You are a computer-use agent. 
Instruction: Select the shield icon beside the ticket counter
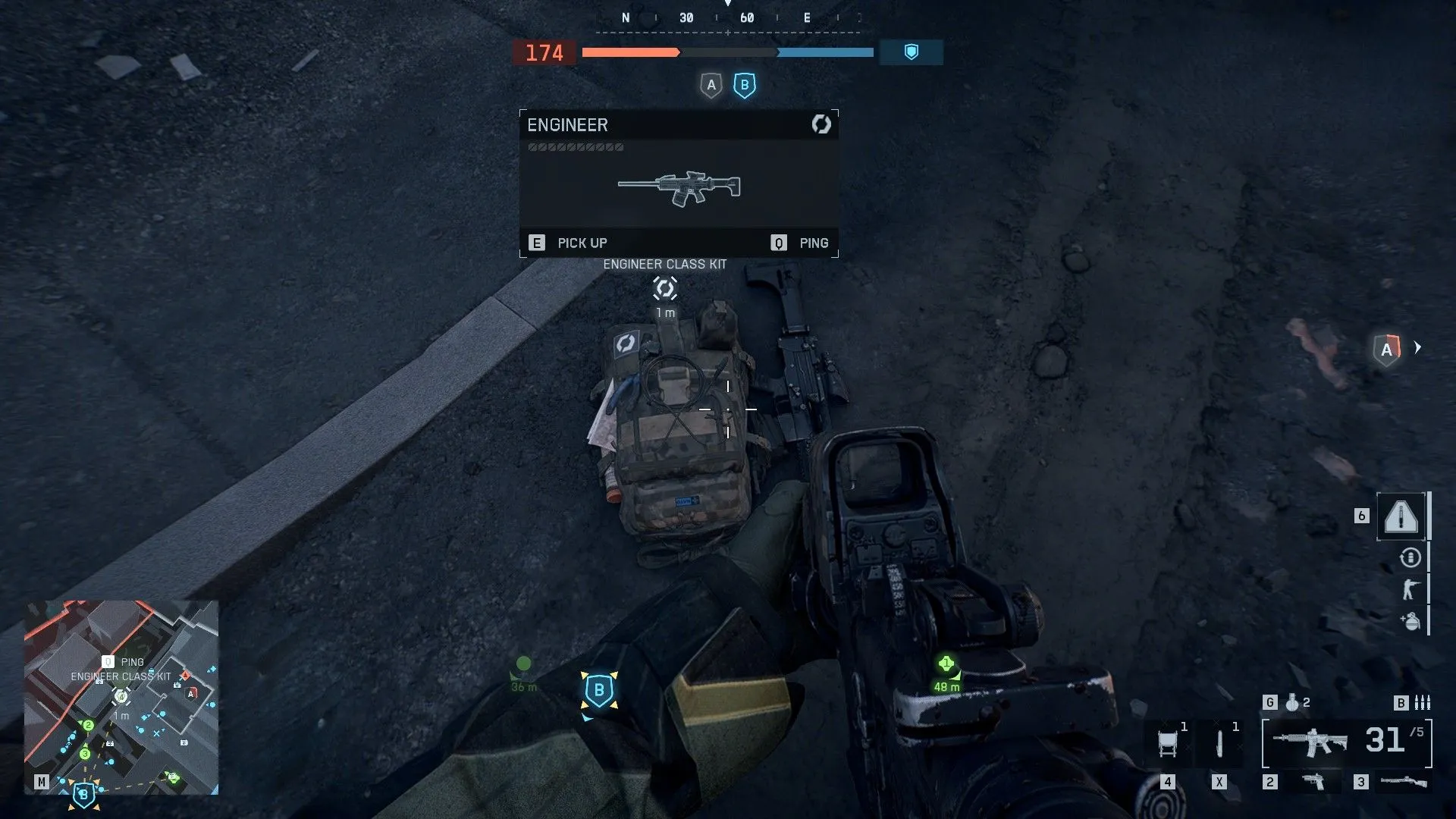tap(911, 52)
